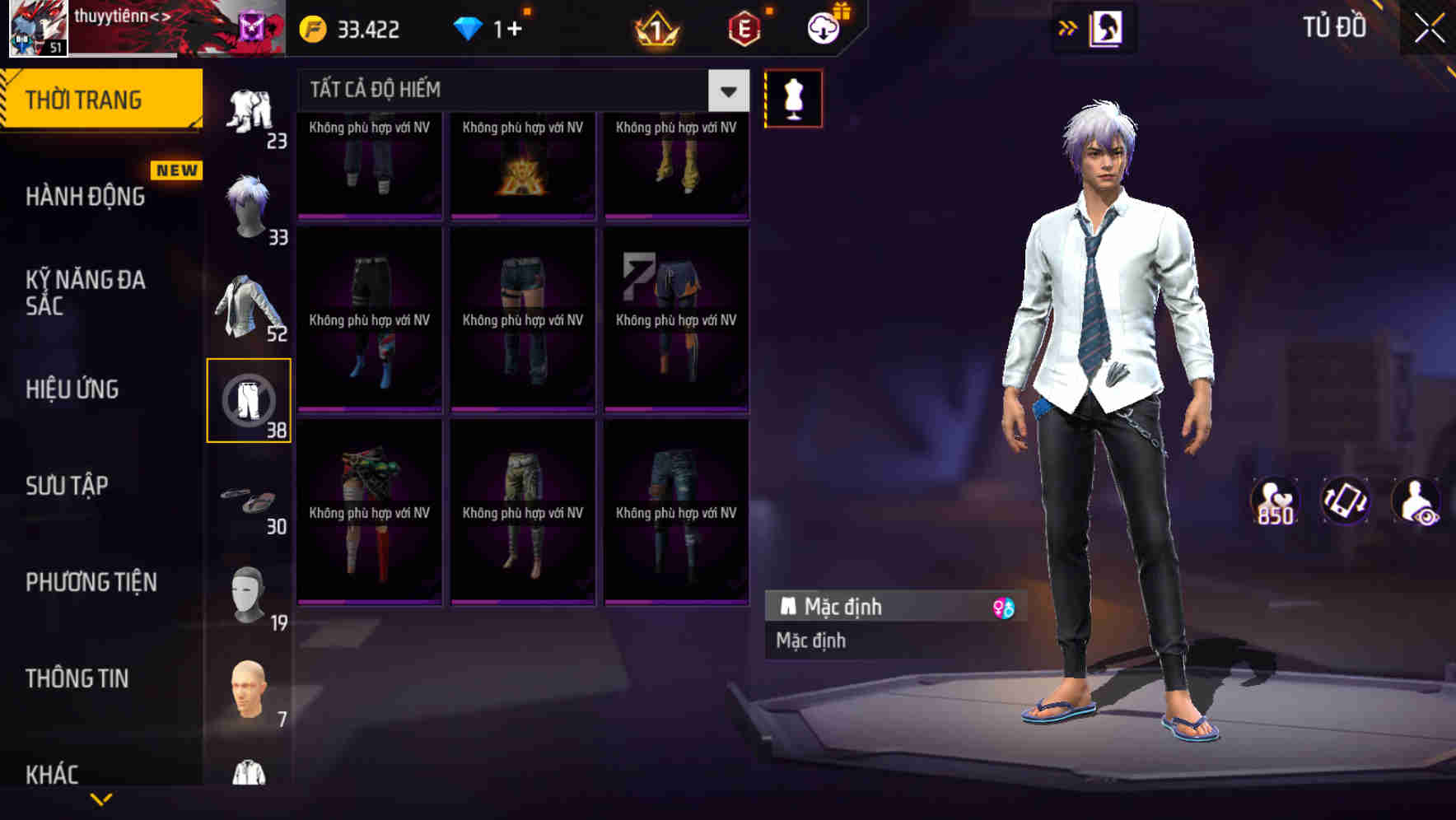Select the equipped Mặc định pants entry
This screenshot has width=1456, height=820.
873,607
